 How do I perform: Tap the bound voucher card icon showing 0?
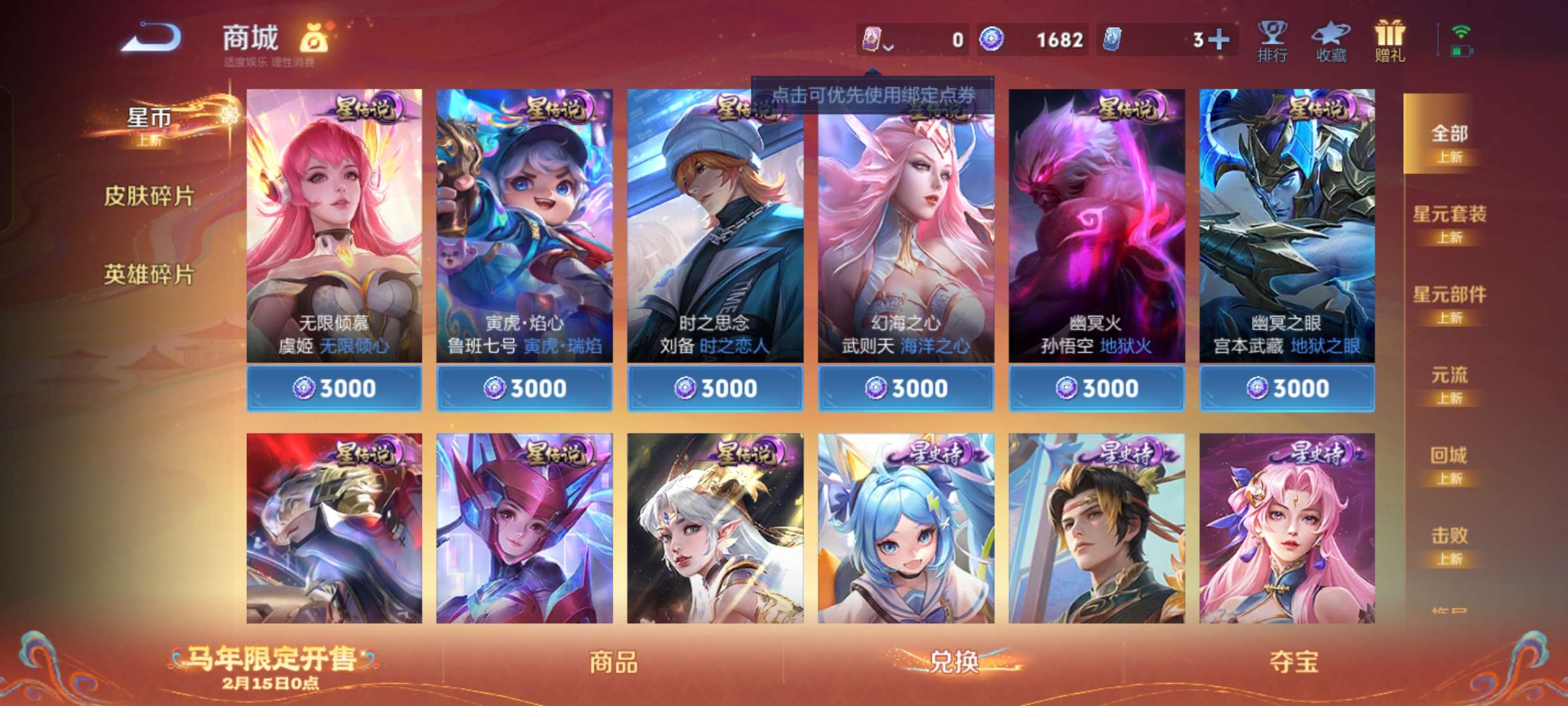(x=873, y=39)
